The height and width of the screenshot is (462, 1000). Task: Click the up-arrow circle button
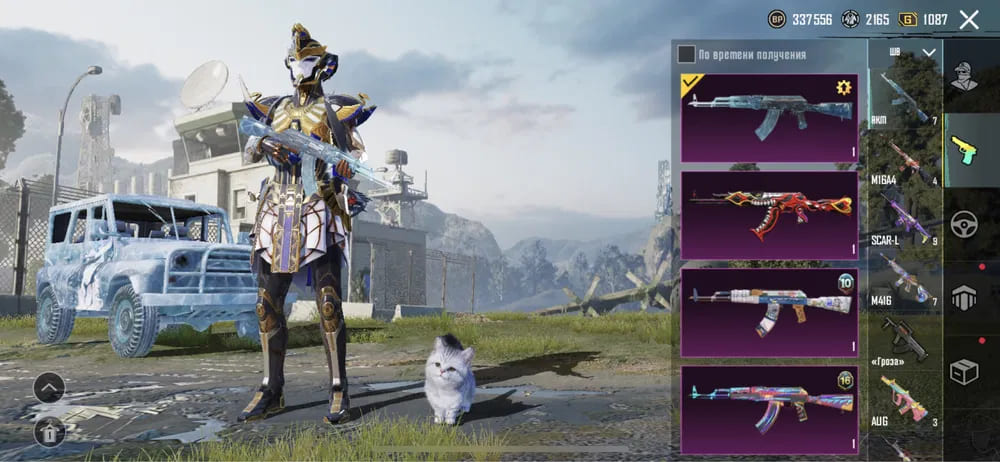tap(49, 388)
